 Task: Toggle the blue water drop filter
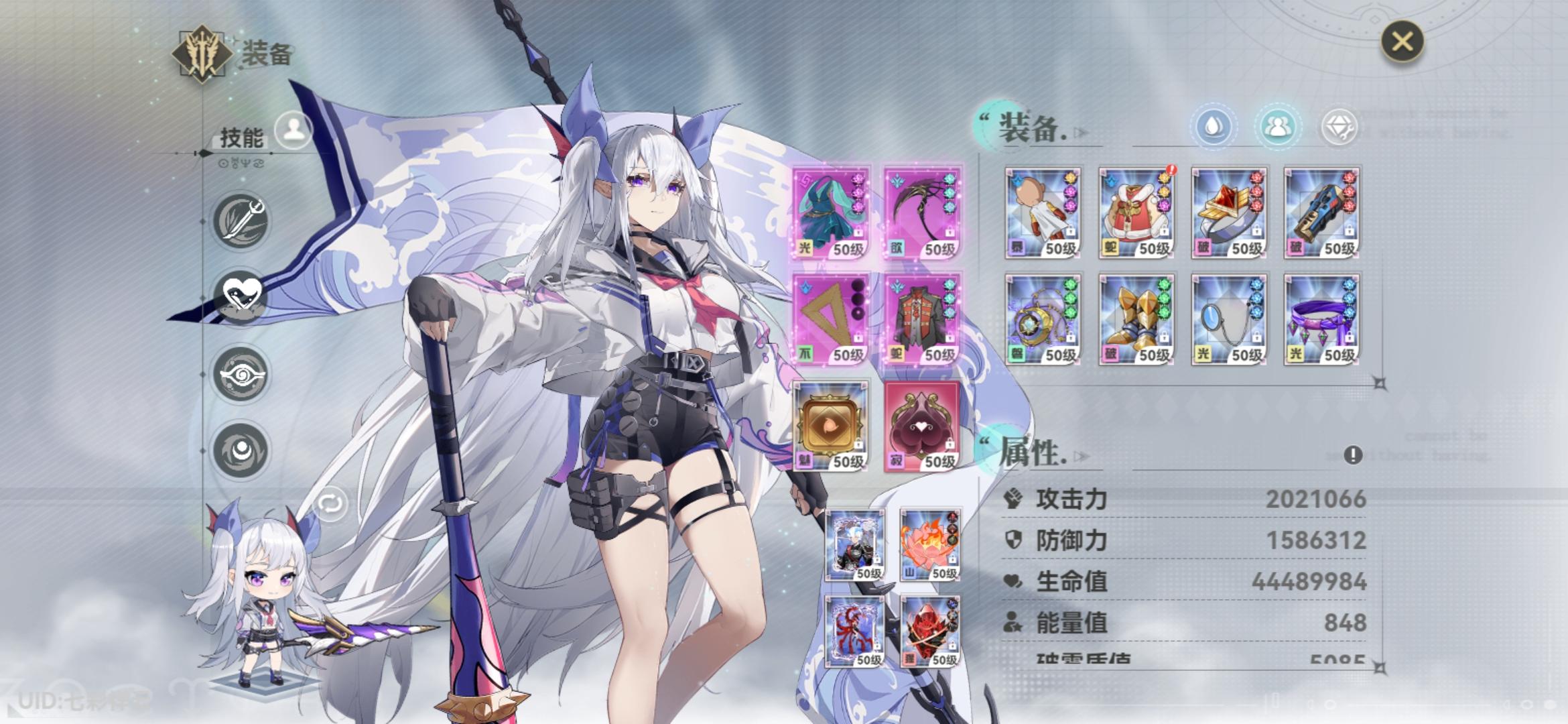1214,125
